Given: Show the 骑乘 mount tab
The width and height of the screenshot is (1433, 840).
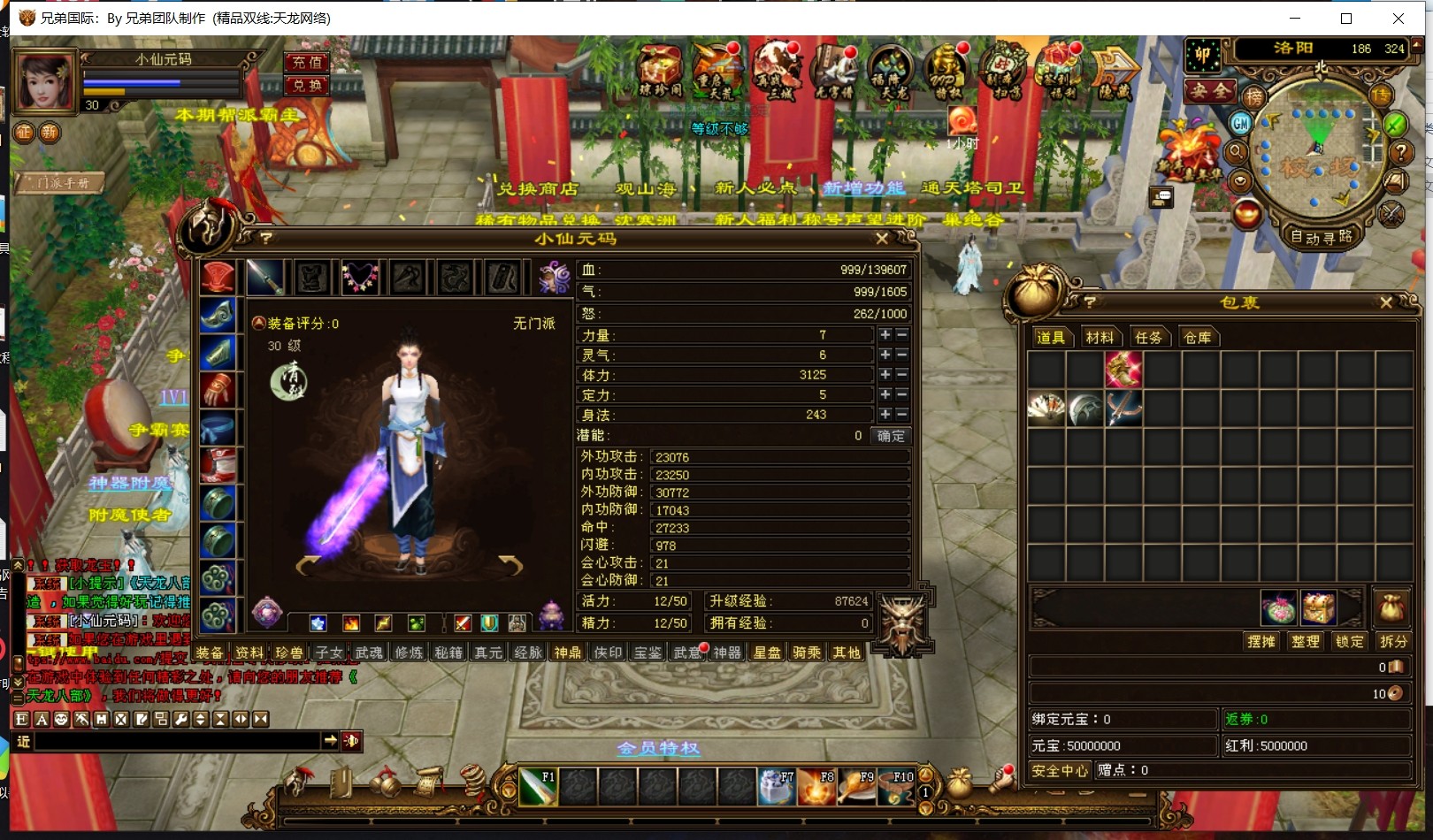Looking at the screenshot, I should pos(807,653).
